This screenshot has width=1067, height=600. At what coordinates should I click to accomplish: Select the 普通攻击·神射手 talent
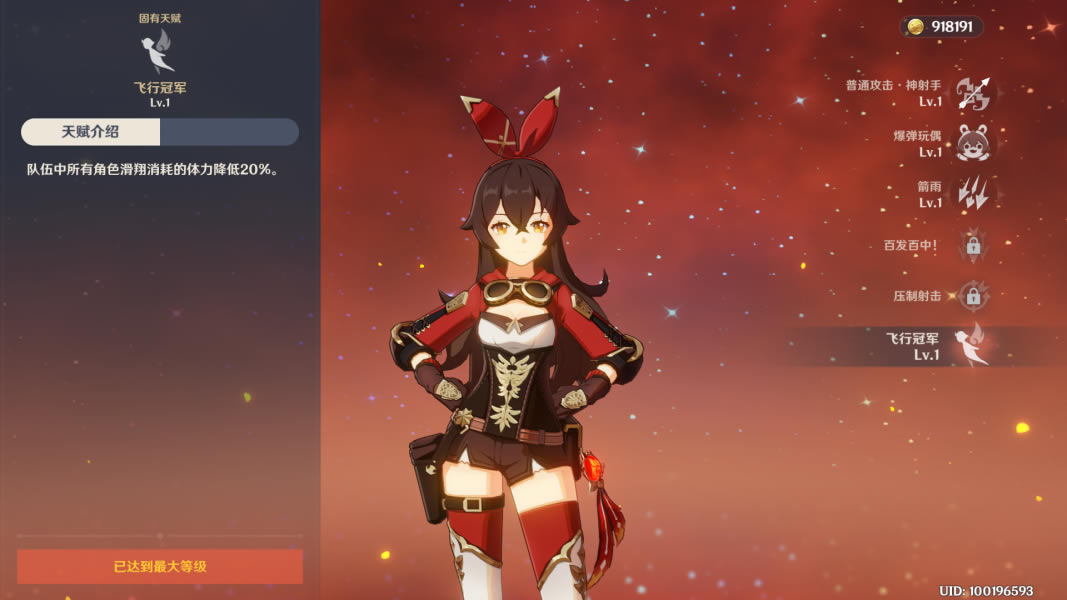(x=972, y=93)
